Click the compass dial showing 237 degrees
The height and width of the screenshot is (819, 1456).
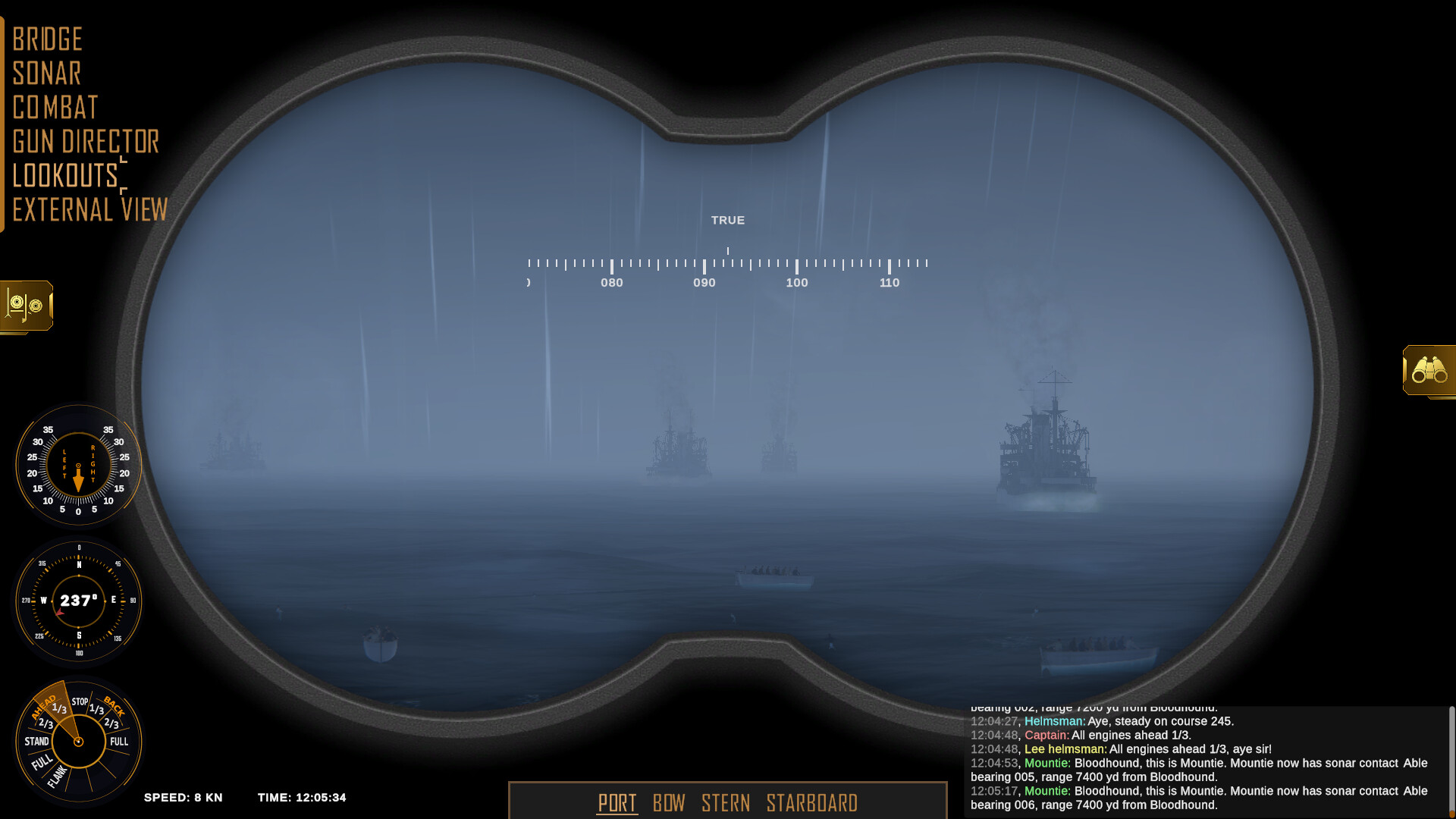(x=78, y=600)
